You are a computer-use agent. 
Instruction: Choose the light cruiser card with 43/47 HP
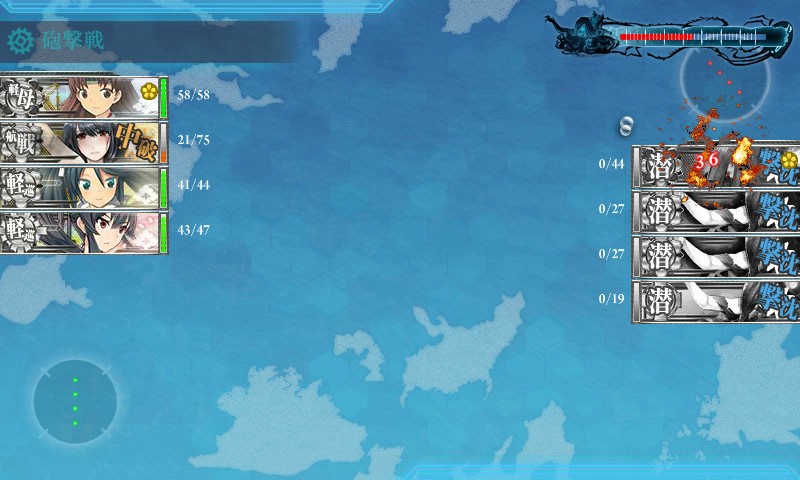83,232
